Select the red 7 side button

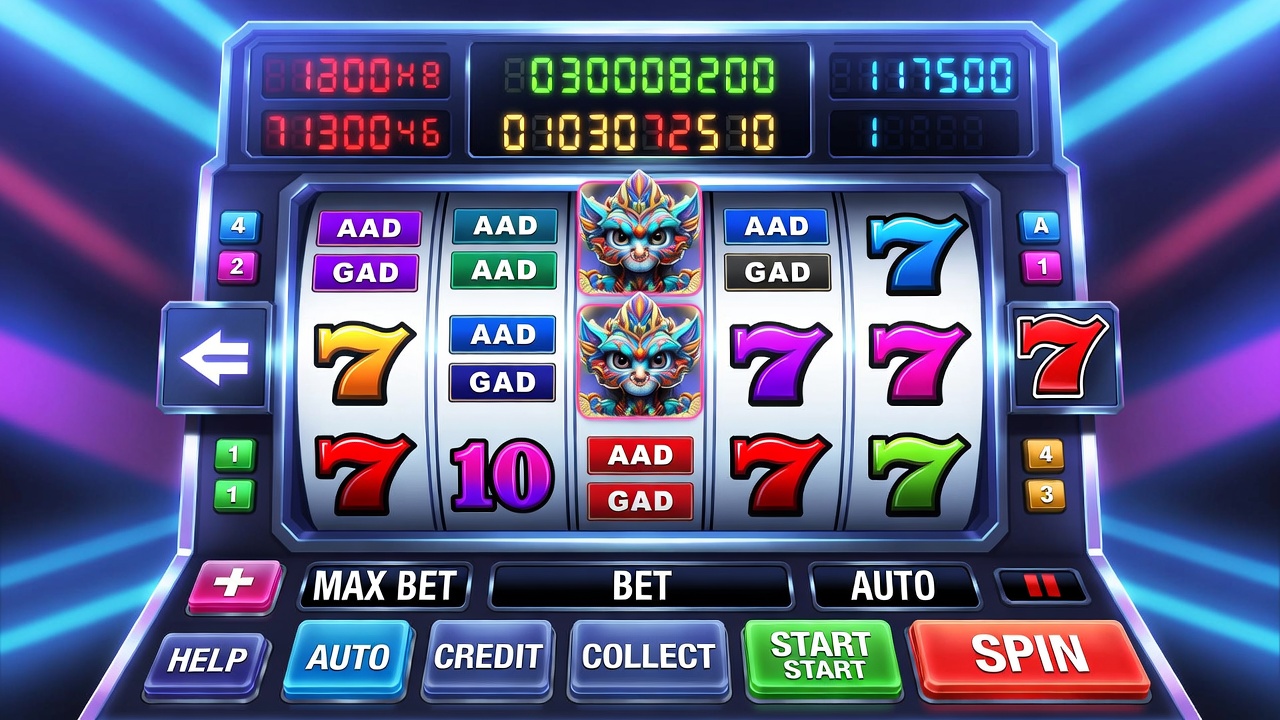coord(1062,355)
